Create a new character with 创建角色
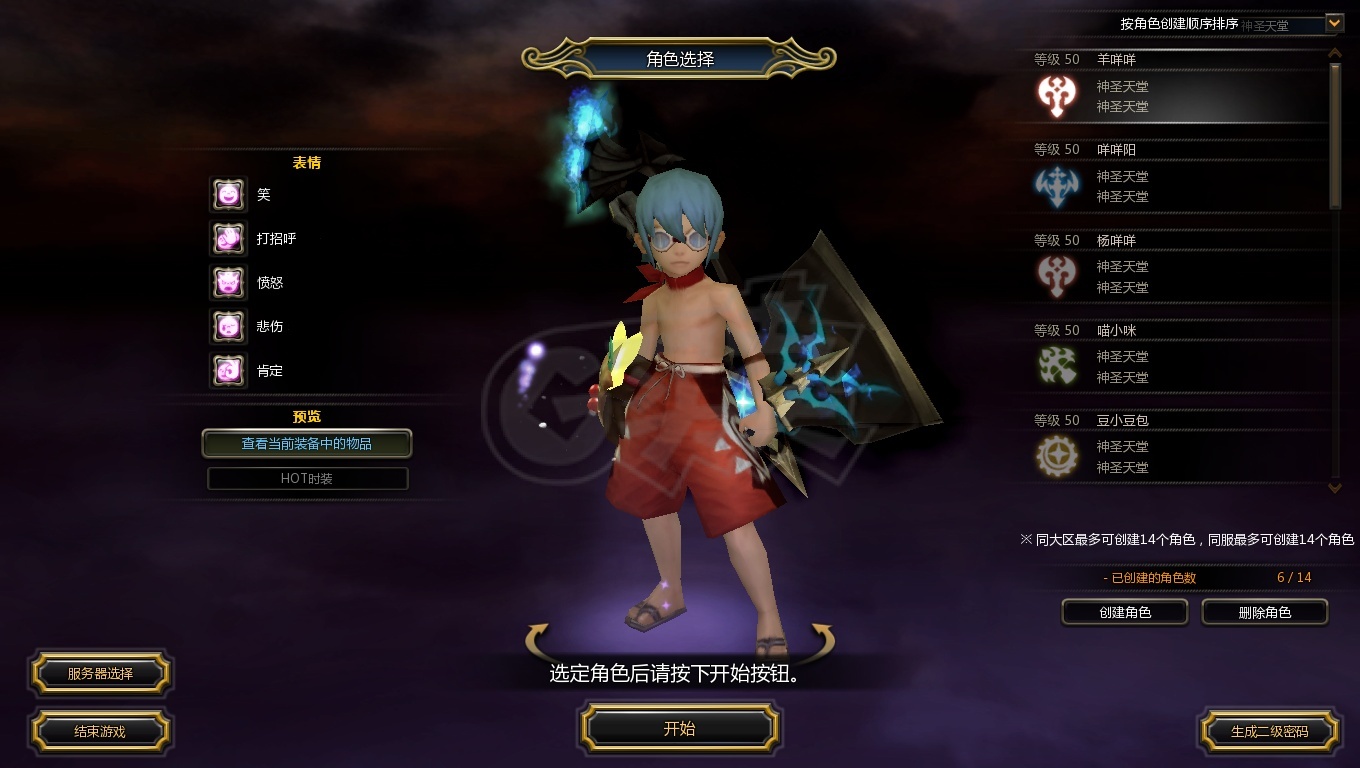Image resolution: width=1360 pixels, height=768 pixels. pyautogui.click(x=1125, y=612)
